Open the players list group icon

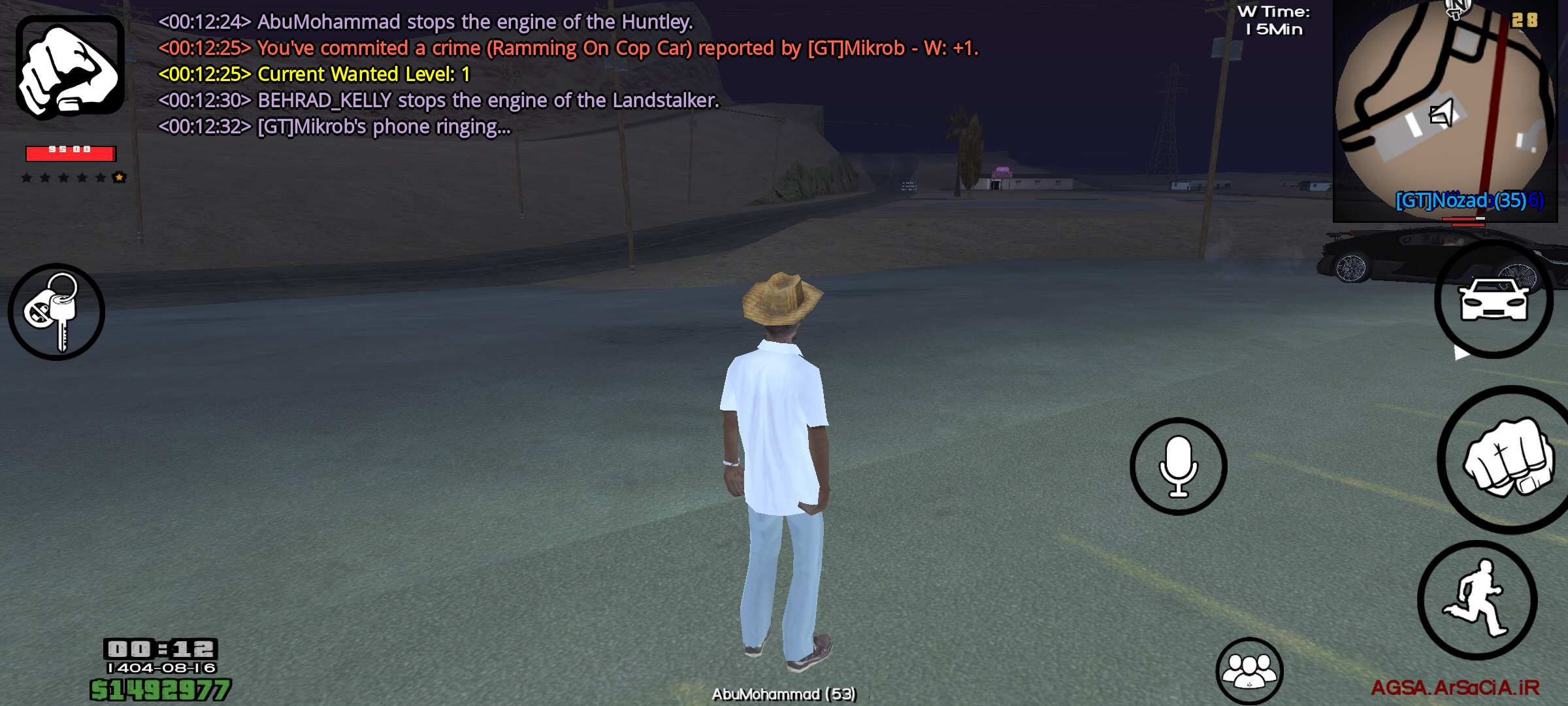point(1249,670)
